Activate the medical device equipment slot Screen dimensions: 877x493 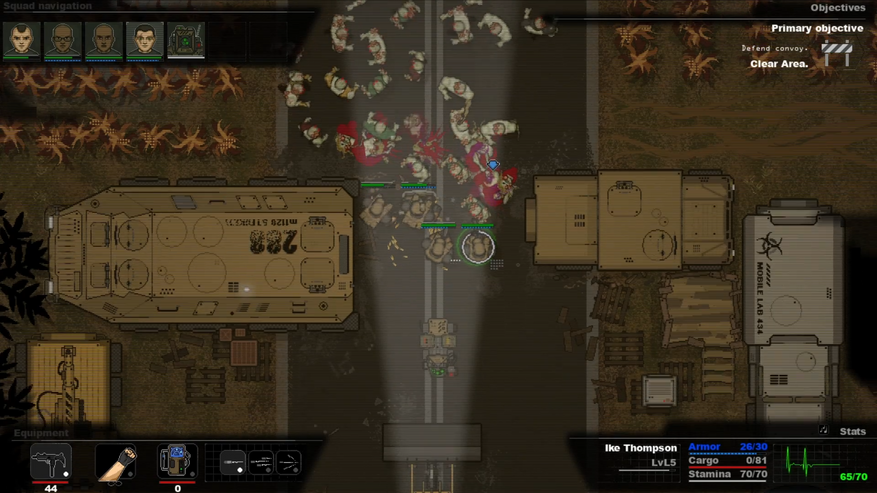pyautogui.click(x=177, y=462)
